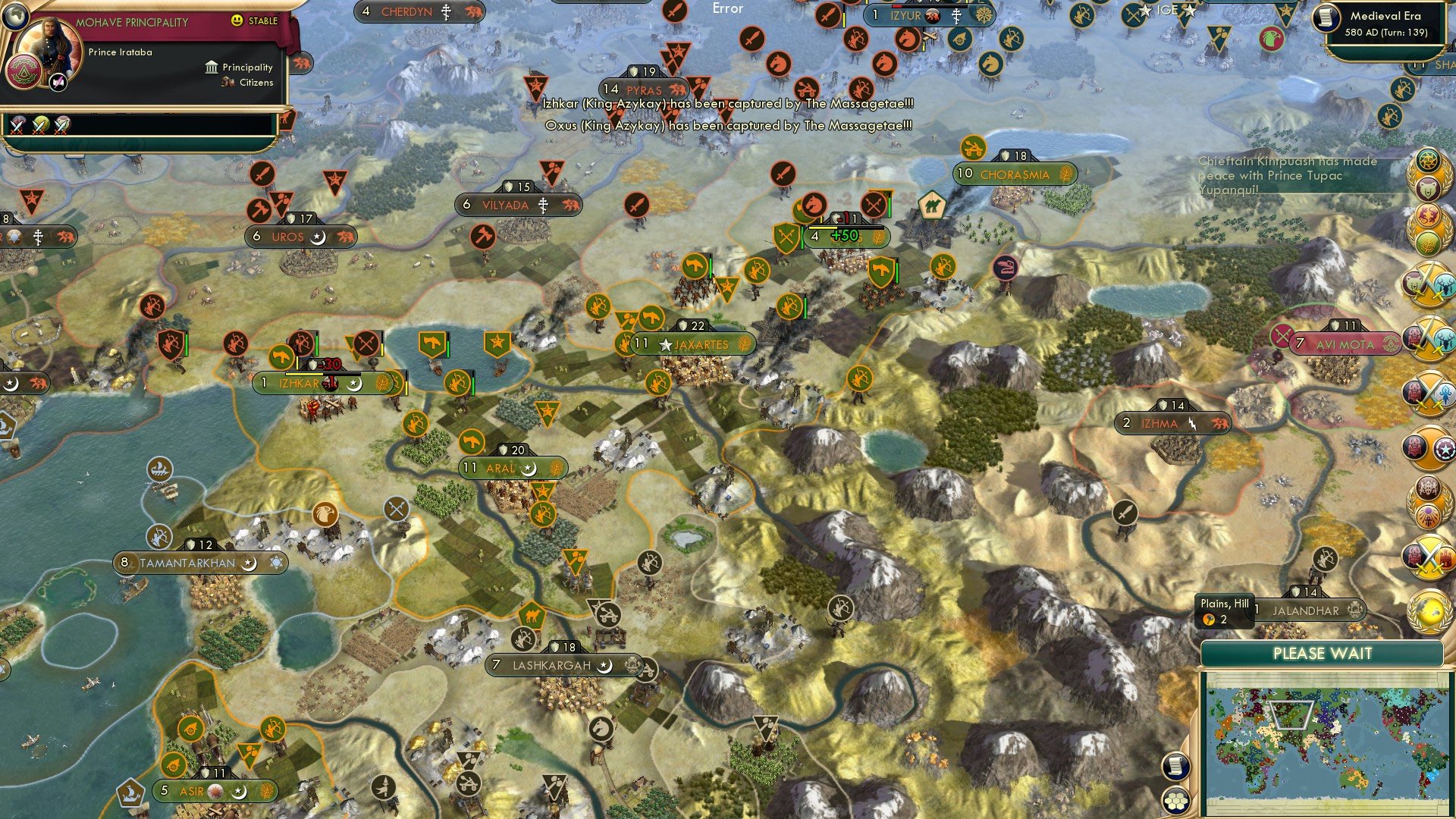
Task: Click the Mohave city-state emblem medallion
Action: pyautogui.click(x=26, y=73)
